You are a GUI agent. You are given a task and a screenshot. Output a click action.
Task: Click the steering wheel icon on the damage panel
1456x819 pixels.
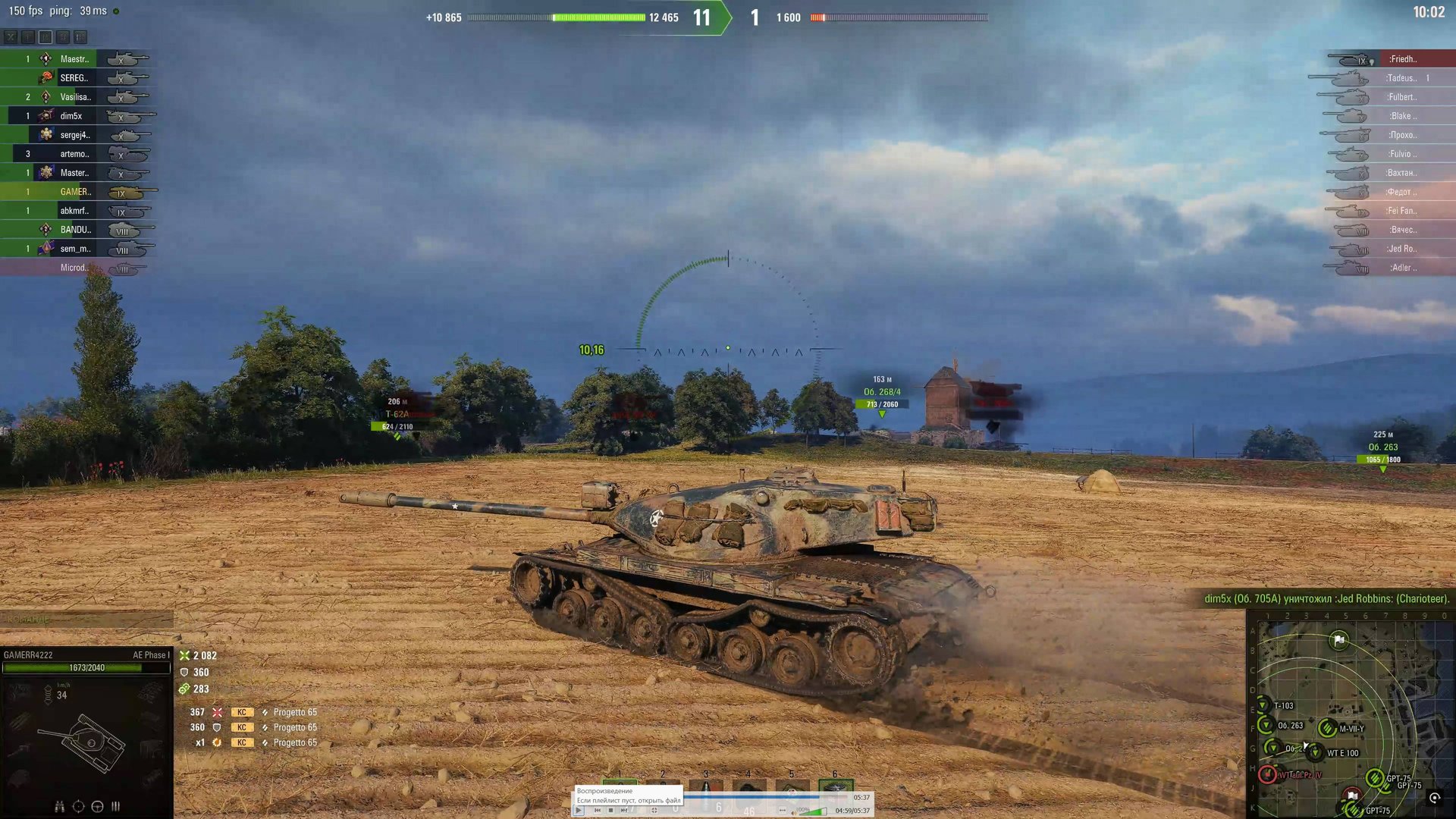point(97,806)
